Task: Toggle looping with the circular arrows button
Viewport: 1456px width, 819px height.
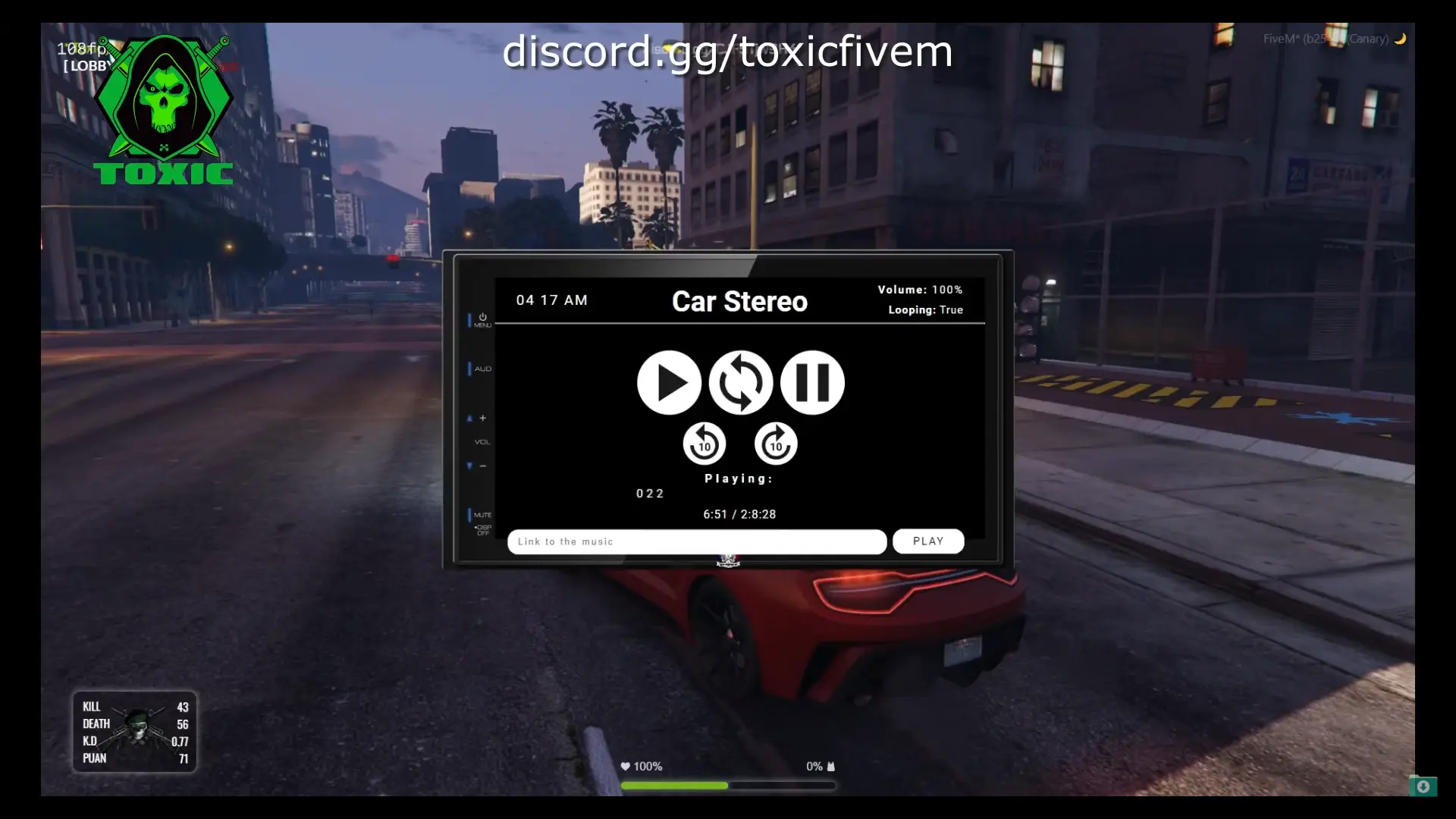Action: [741, 382]
